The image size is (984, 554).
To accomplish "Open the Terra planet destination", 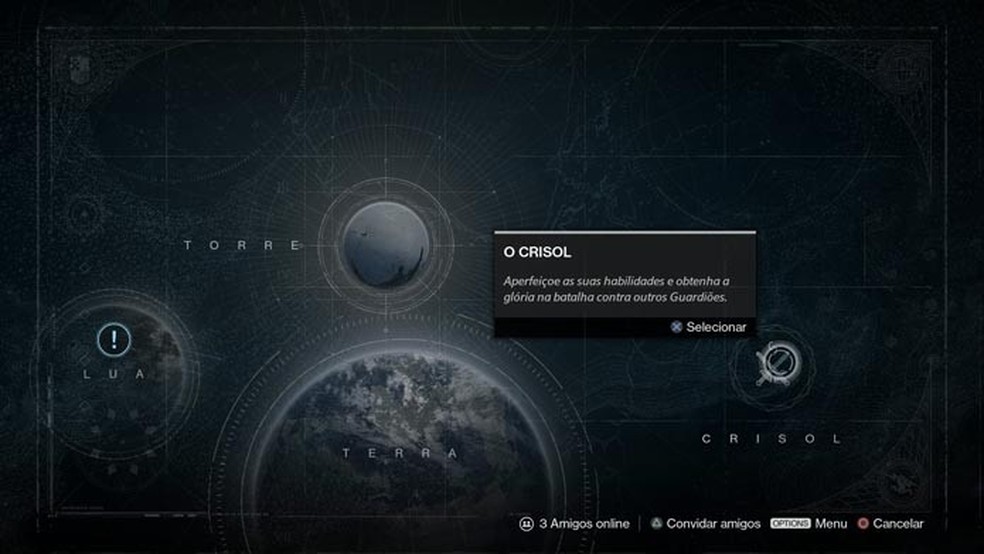I will (400, 440).
